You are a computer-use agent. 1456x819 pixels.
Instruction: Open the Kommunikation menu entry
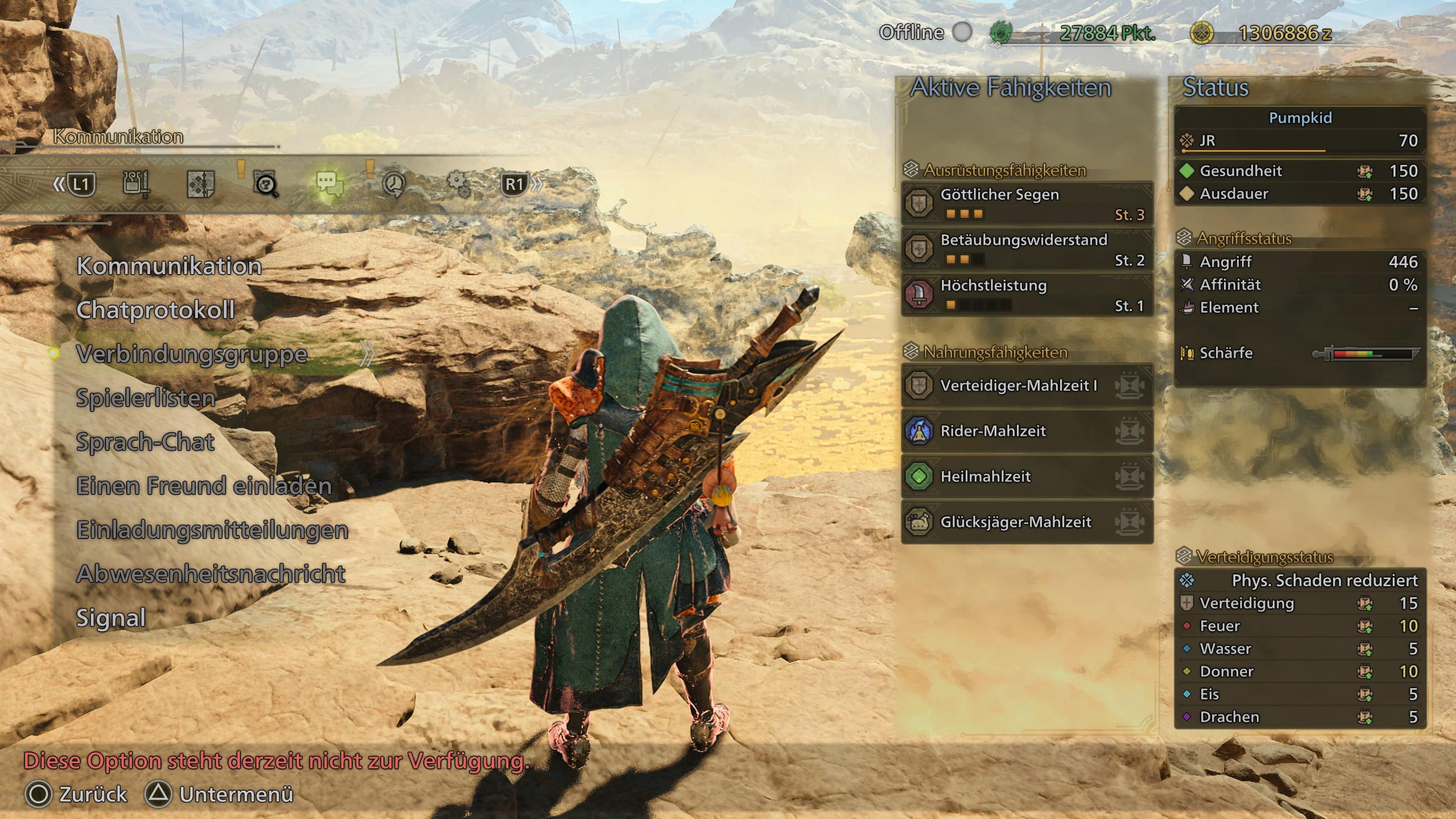point(169,266)
